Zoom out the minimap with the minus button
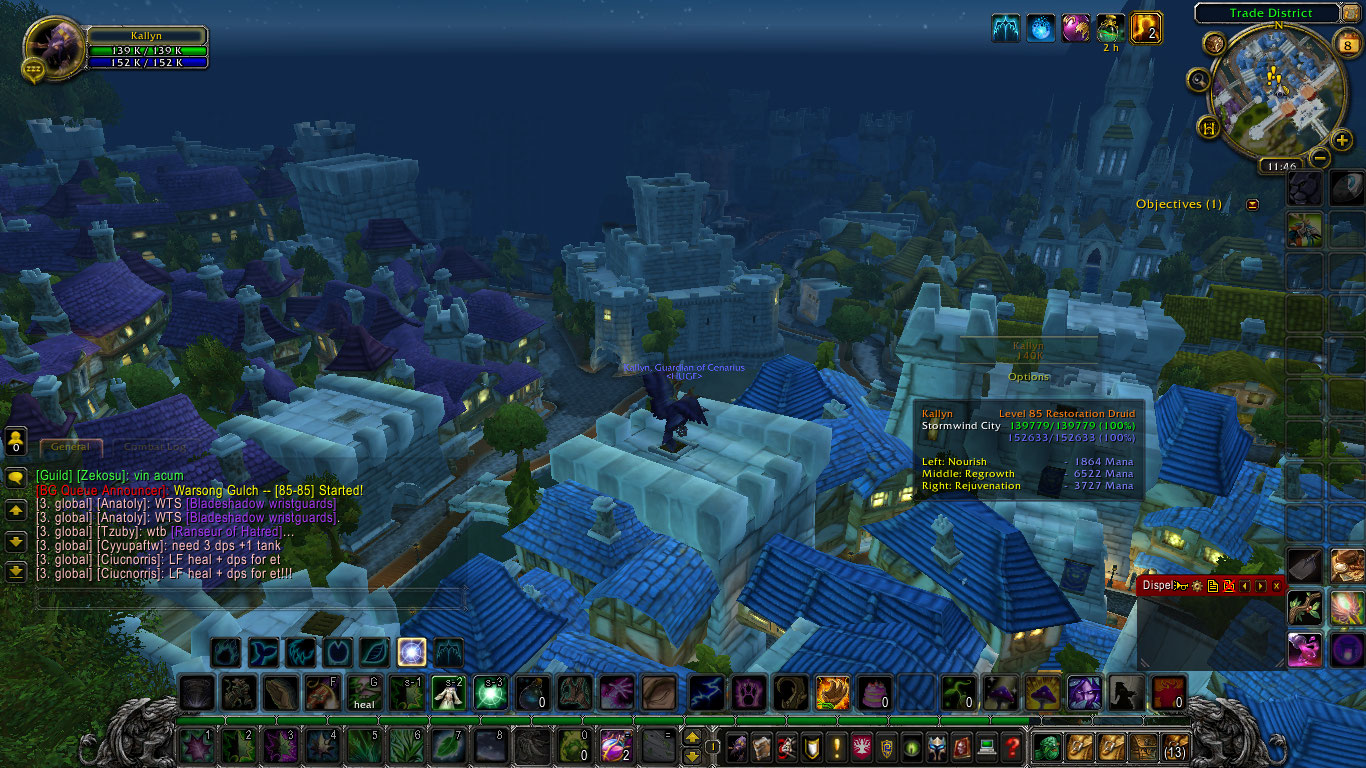This screenshot has width=1366, height=768. click(x=1320, y=158)
